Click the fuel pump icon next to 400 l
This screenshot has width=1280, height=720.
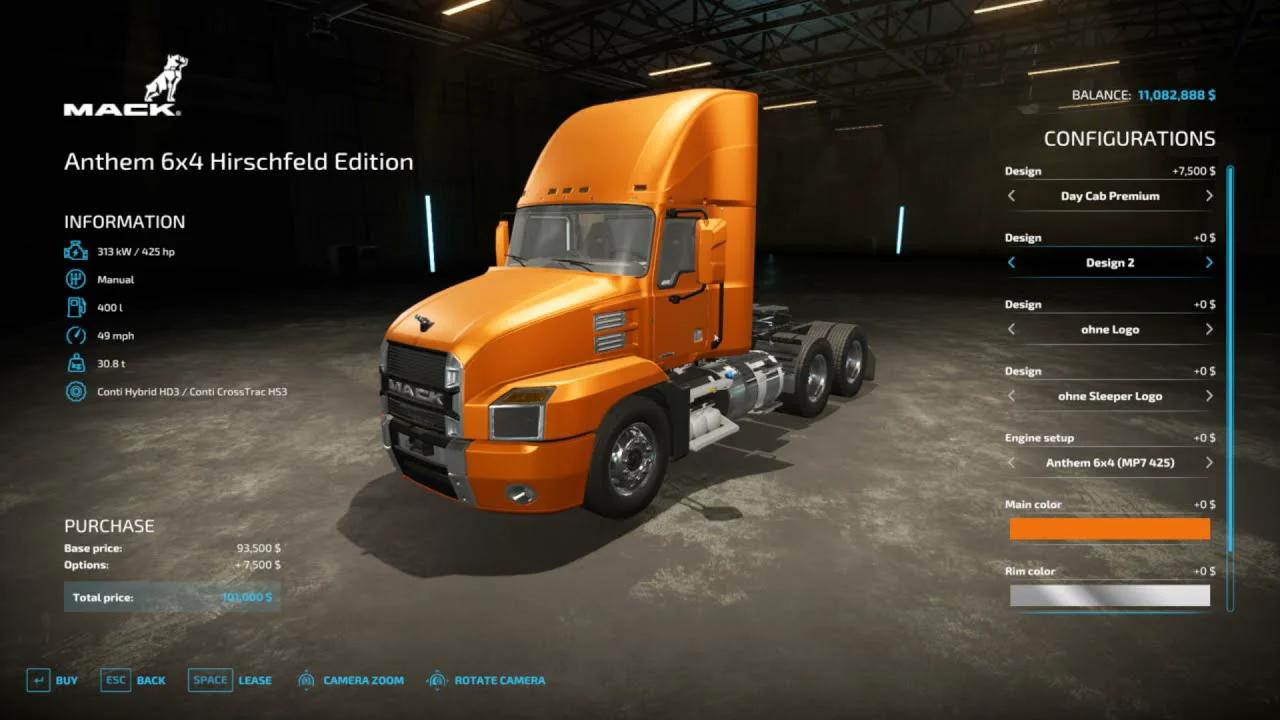click(75, 307)
